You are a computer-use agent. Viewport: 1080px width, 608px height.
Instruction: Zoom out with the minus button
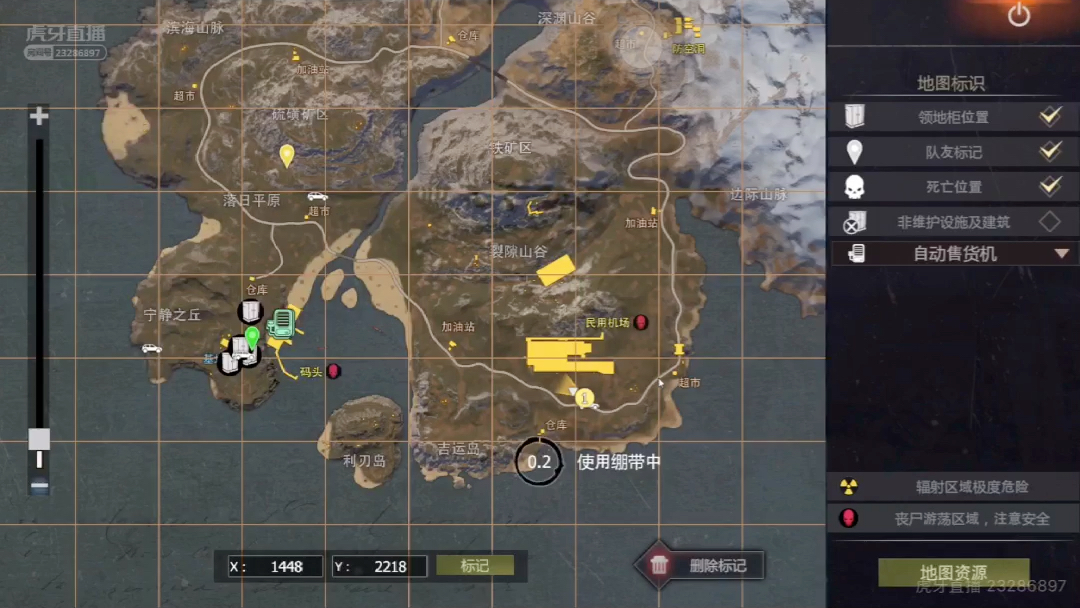pos(39,486)
